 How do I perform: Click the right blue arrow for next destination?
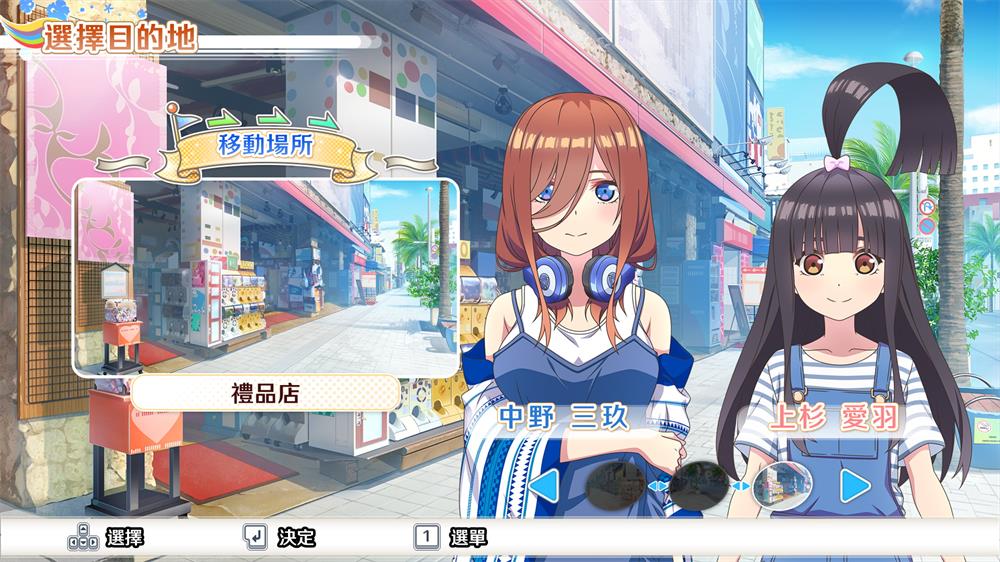(x=855, y=486)
